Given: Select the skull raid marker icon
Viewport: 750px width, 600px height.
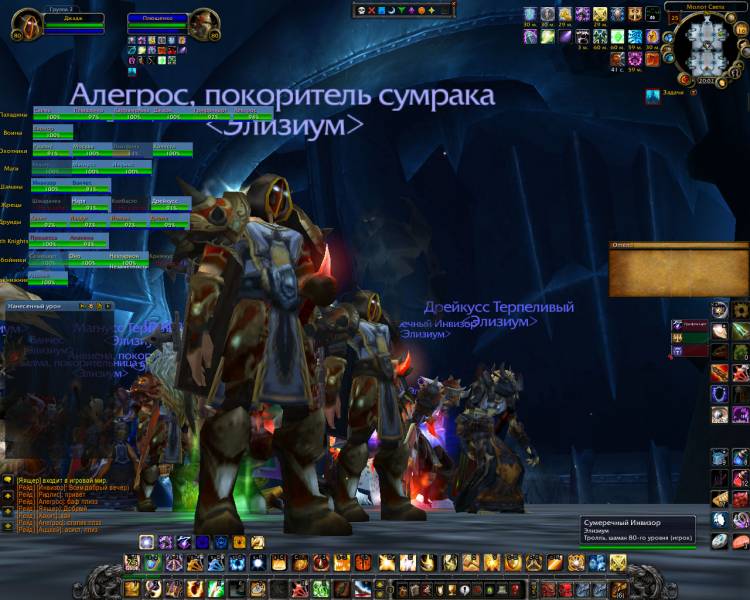Looking at the screenshot, I should click(360, 11).
